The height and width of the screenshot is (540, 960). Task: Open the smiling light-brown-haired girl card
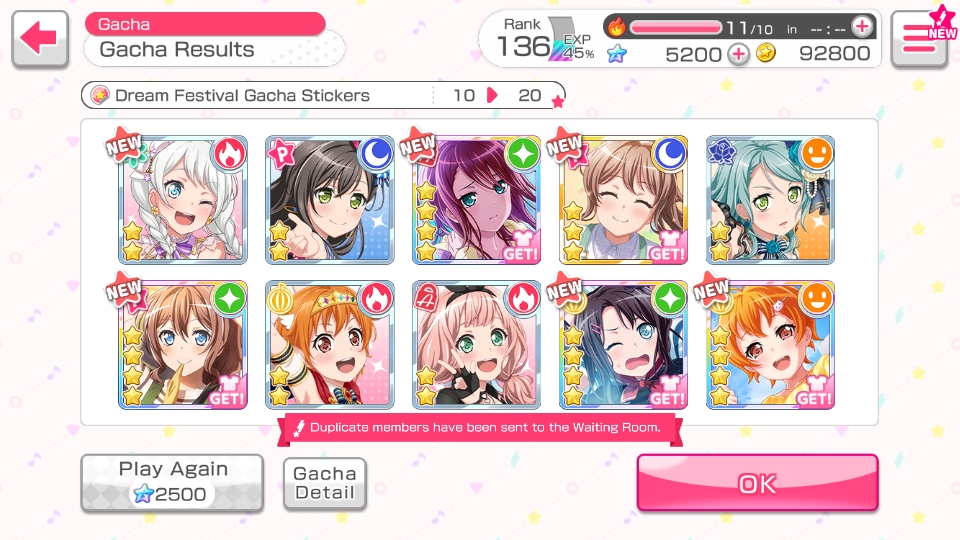click(x=624, y=200)
